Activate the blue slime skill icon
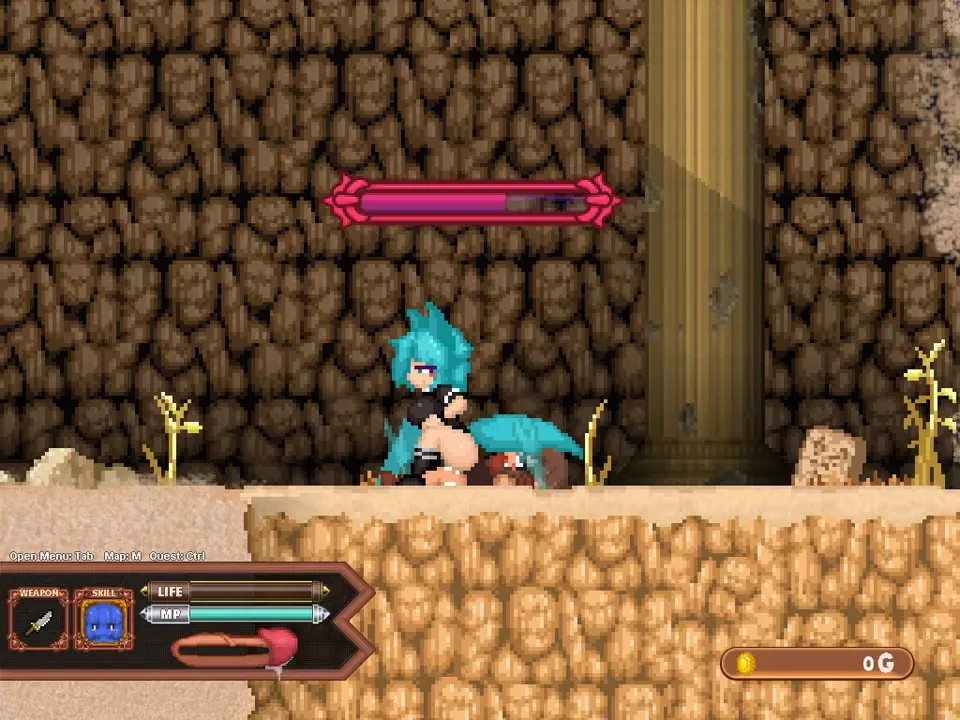This screenshot has width=960, height=720. tap(103, 622)
